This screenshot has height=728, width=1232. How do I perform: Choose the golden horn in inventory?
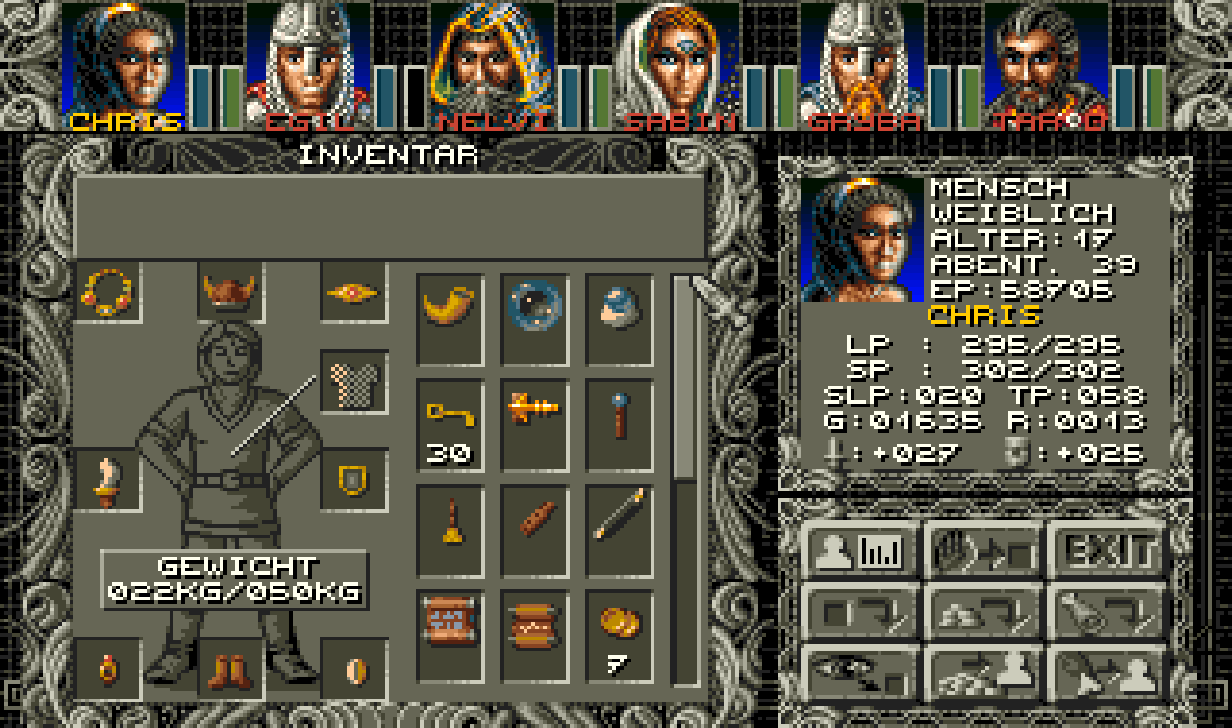pos(449,305)
